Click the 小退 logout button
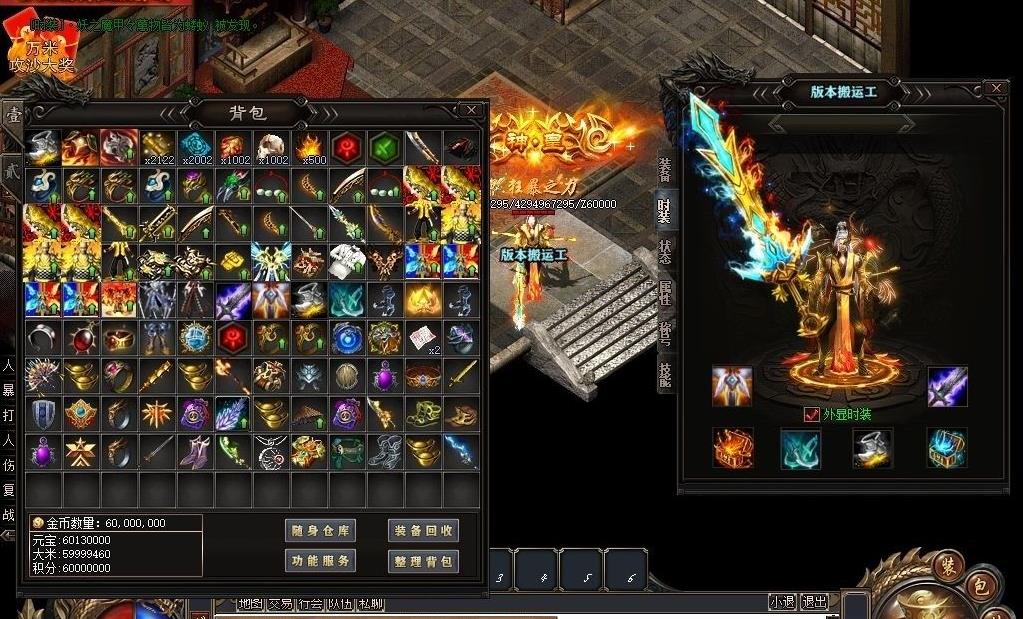This screenshot has height=619, width=1023. [782, 602]
